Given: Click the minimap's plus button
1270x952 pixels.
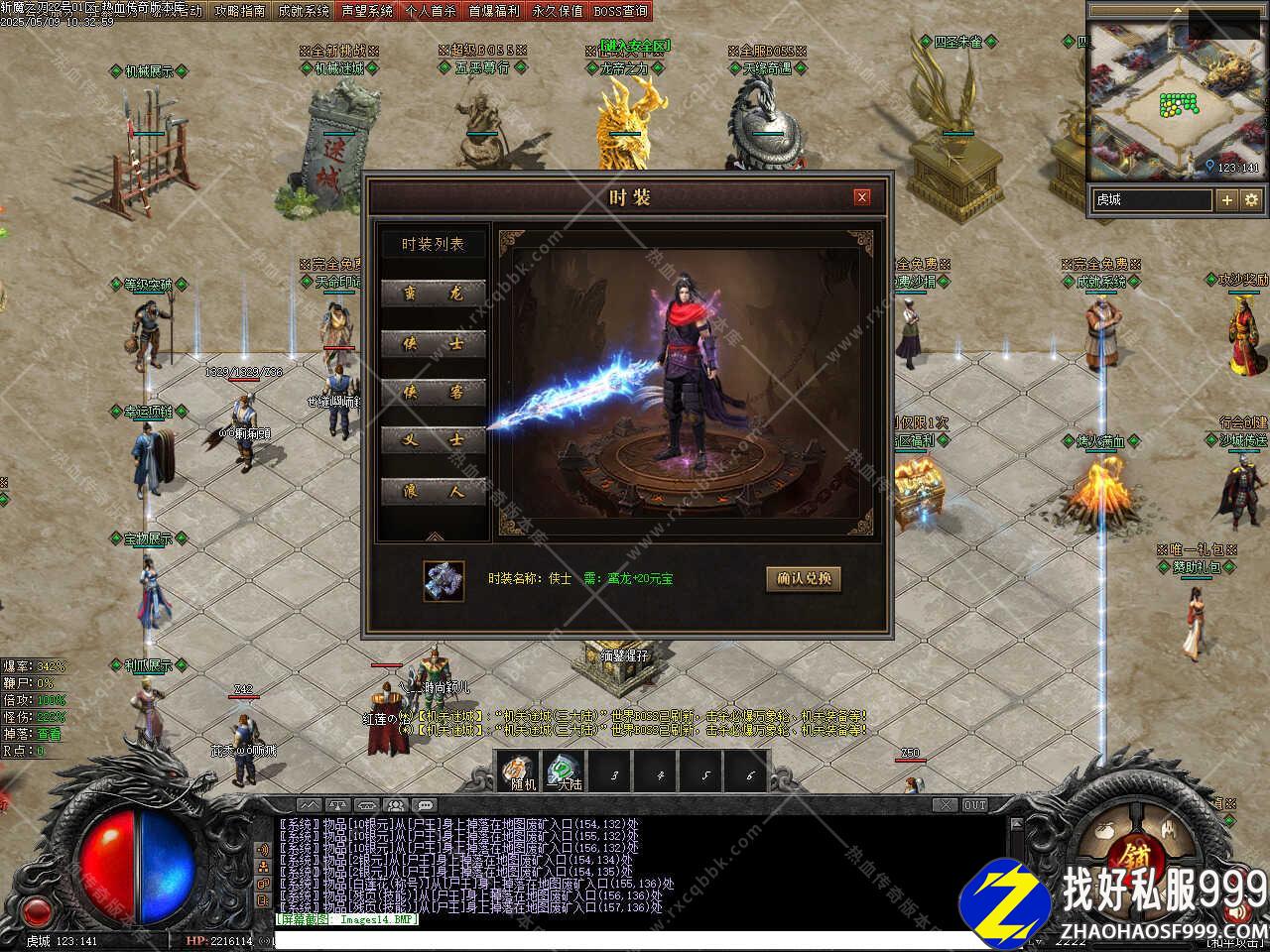Looking at the screenshot, I should pos(1227,199).
